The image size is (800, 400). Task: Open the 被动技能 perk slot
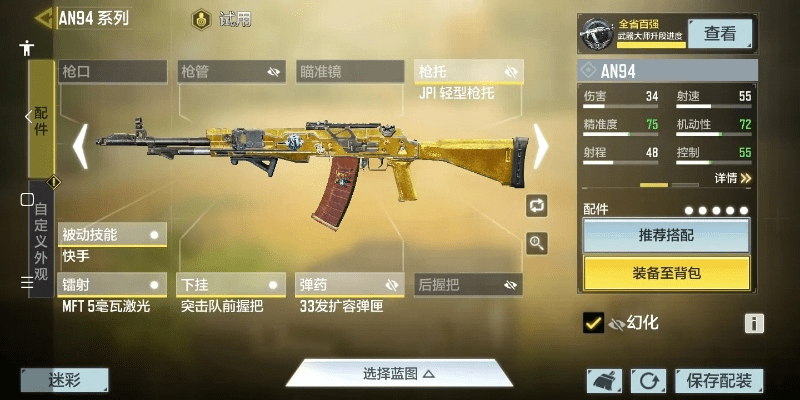pos(111,235)
